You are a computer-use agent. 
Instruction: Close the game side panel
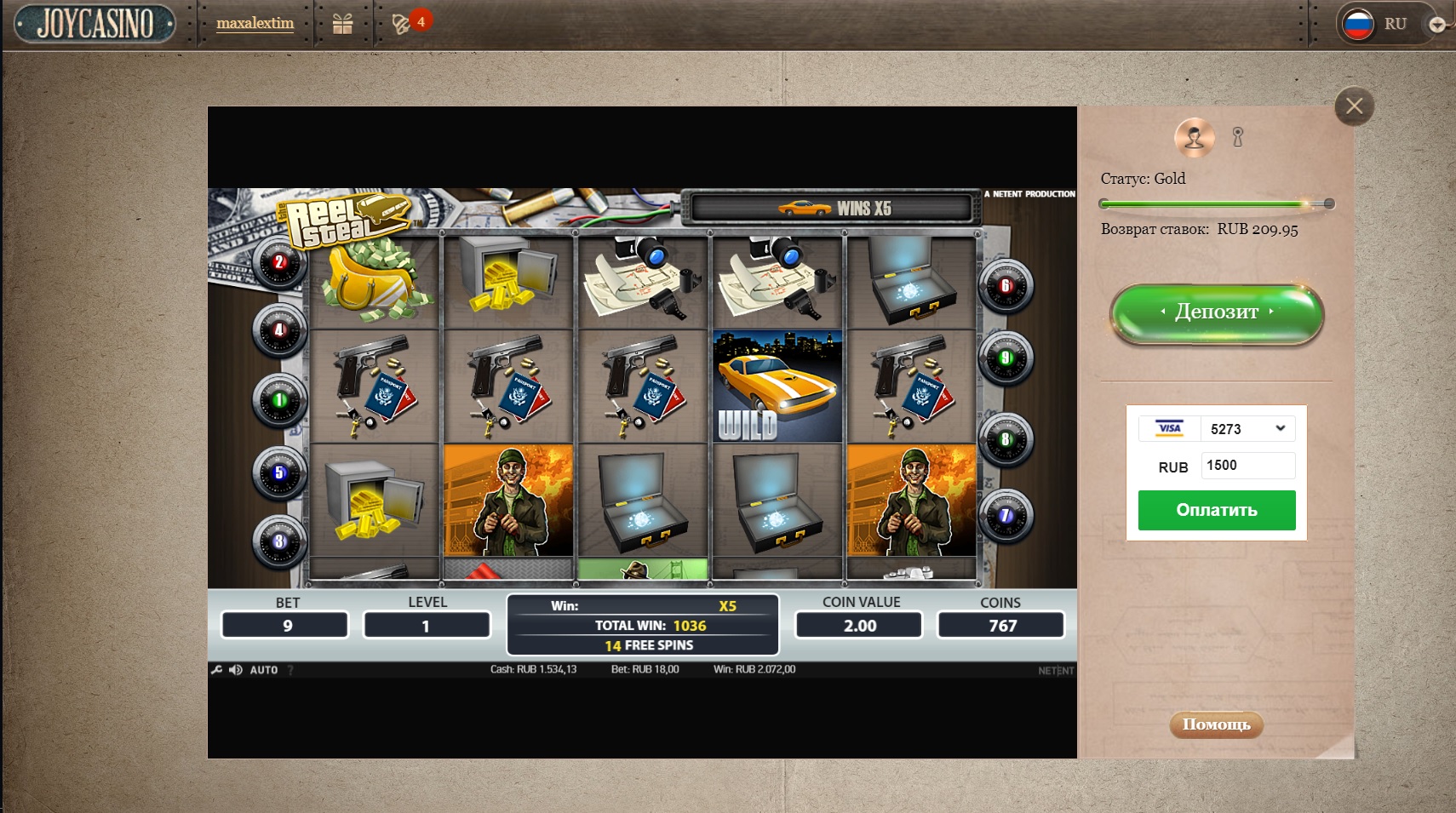coord(1354,106)
